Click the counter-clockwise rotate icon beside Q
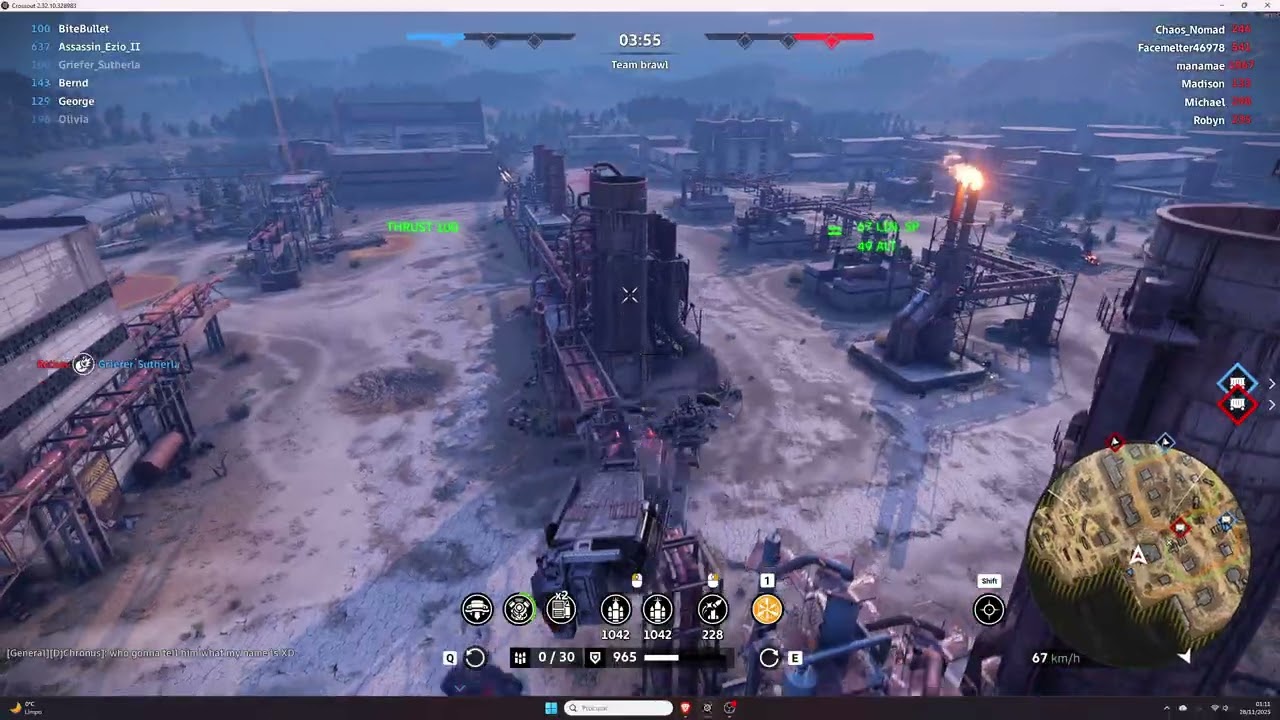 click(x=475, y=657)
